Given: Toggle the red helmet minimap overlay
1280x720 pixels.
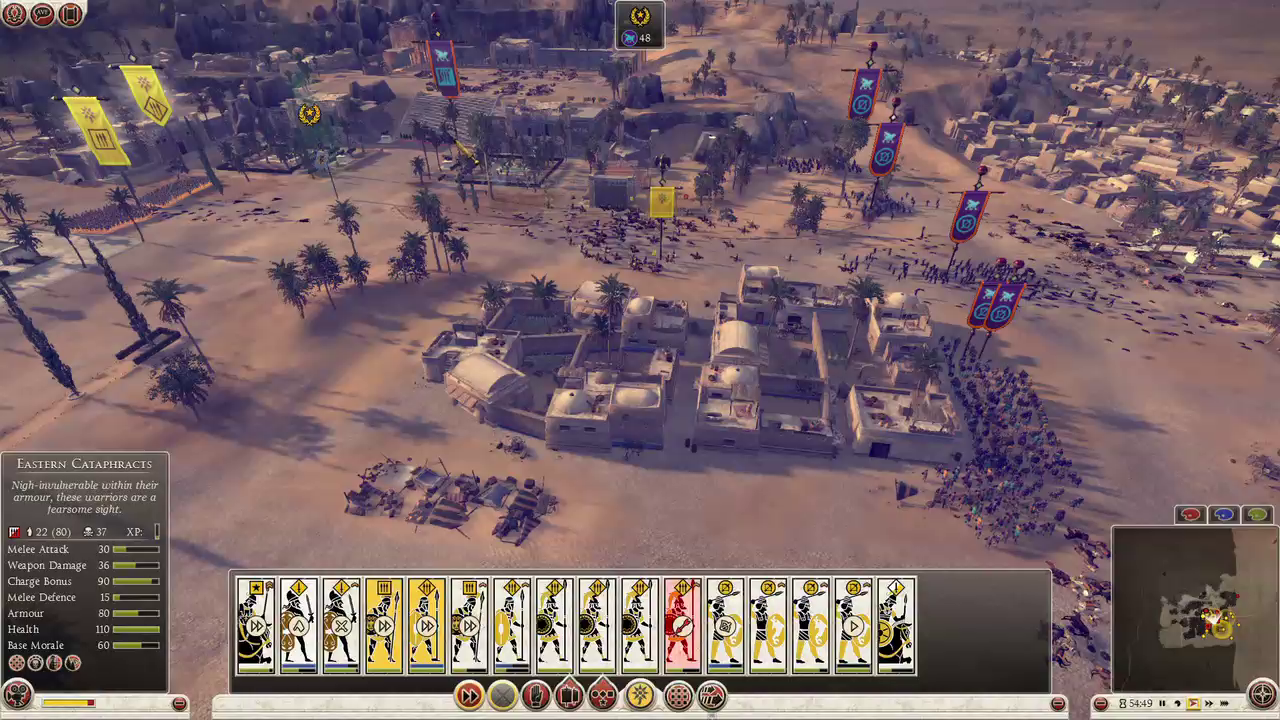Looking at the screenshot, I should pos(1190,513).
